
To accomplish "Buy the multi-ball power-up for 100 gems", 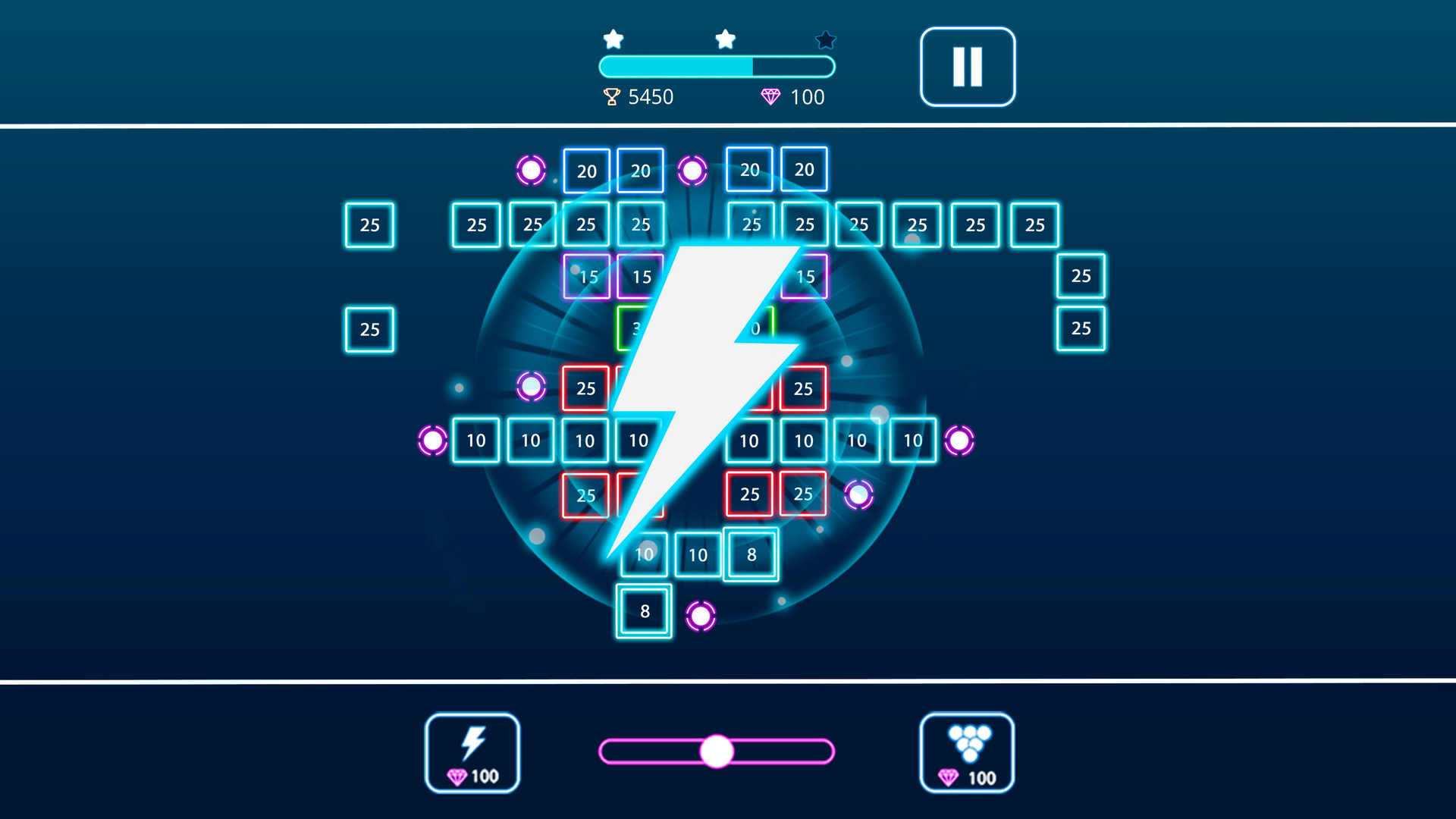I will pyautogui.click(x=966, y=755).
